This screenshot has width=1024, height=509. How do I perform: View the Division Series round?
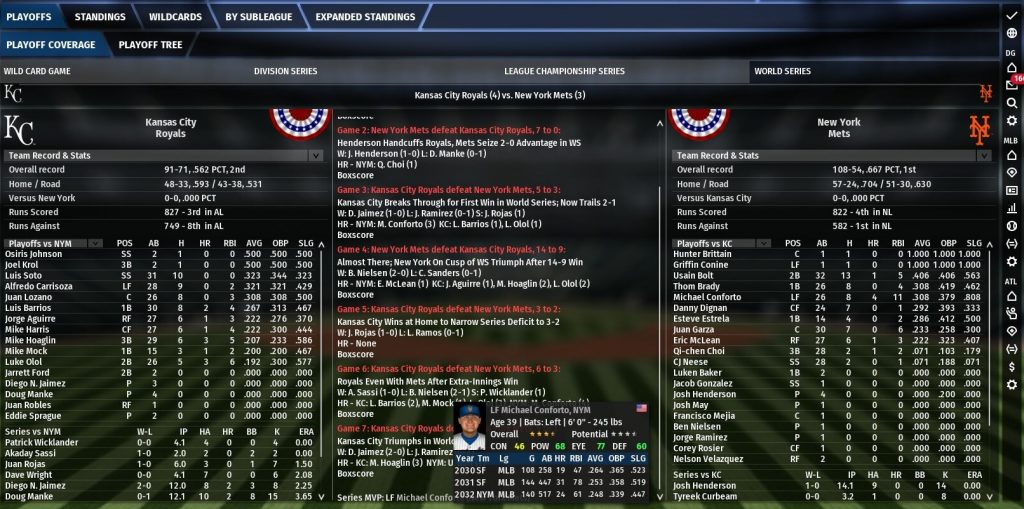click(x=285, y=72)
